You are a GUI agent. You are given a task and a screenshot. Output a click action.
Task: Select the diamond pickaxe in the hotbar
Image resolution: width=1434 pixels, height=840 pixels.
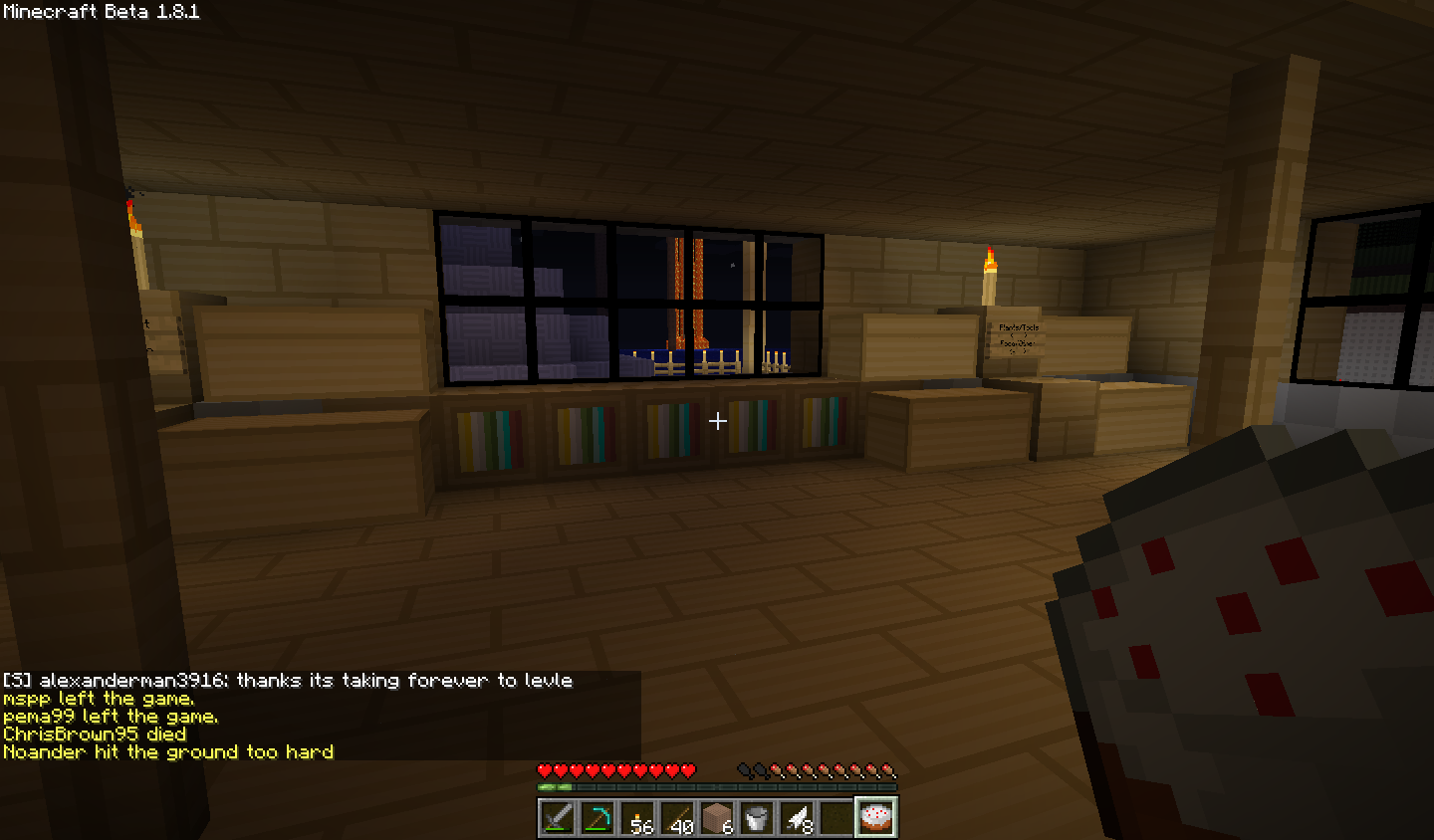[596, 816]
